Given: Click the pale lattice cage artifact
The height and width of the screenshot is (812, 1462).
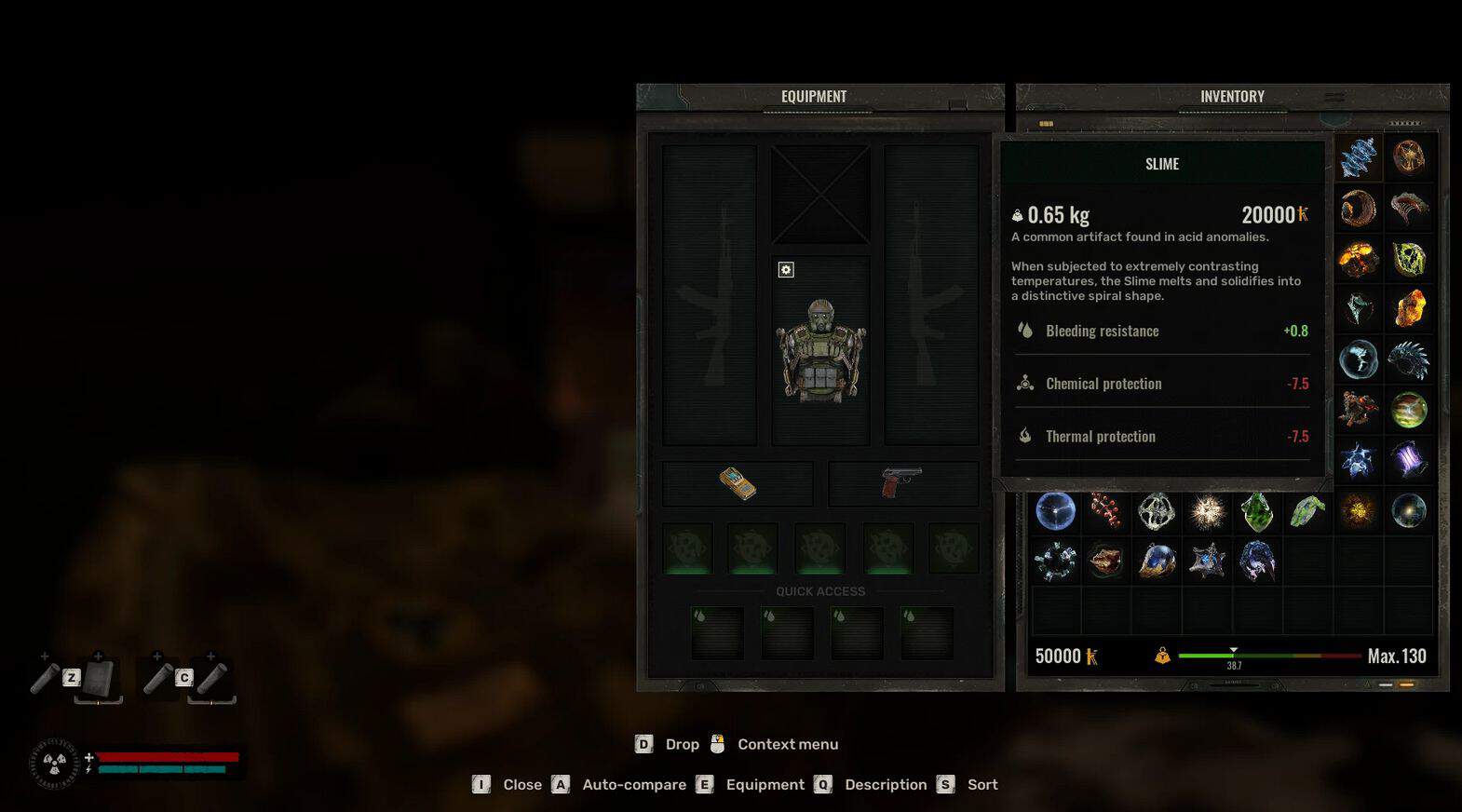Looking at the screenshot, I should coord(1157,511).
